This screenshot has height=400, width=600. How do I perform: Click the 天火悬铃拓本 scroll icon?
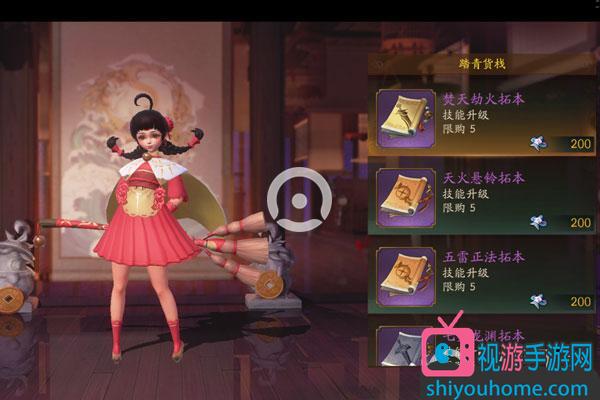pos(405,198)
